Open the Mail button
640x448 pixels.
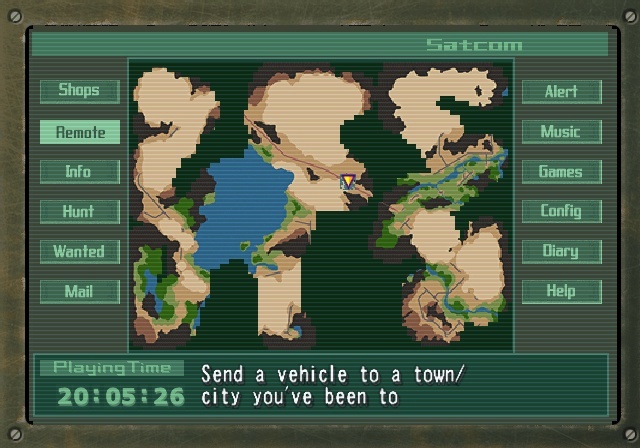pyautogui.click(x=79, y=291)
